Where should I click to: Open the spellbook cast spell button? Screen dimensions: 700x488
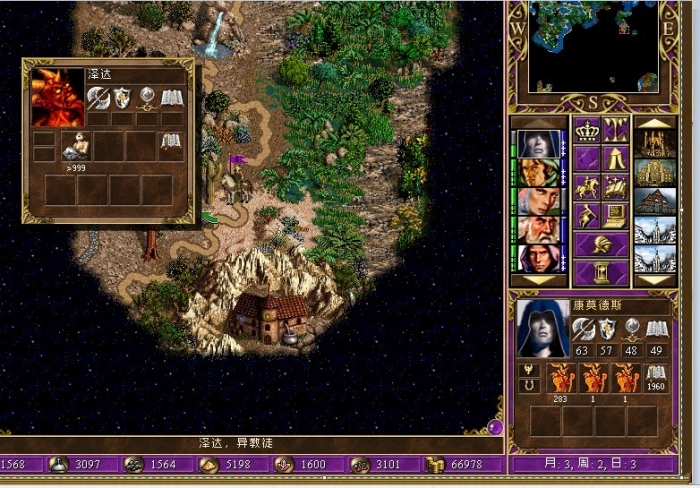coord(615,187)
